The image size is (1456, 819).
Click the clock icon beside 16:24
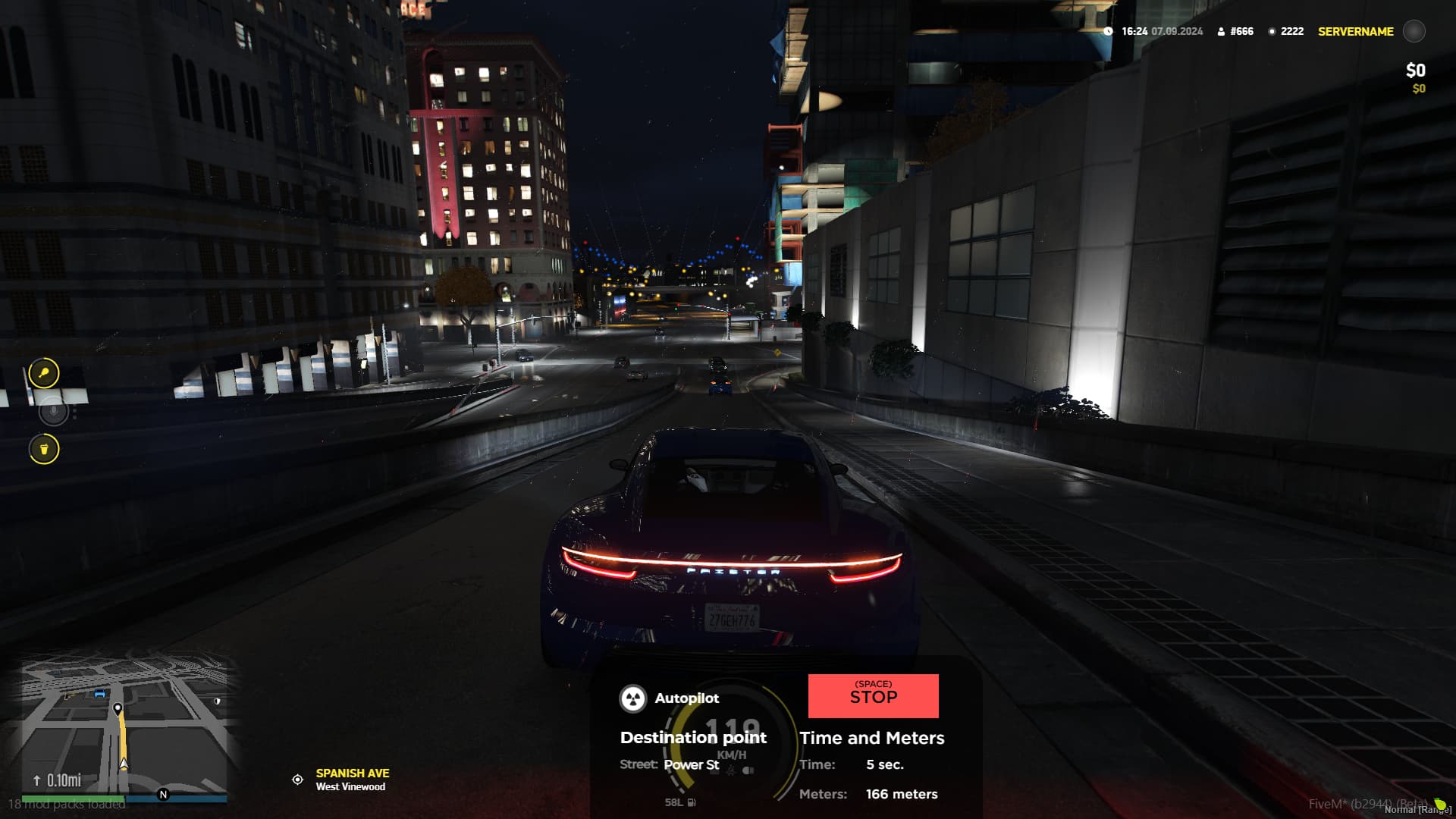click(1107, 32)
